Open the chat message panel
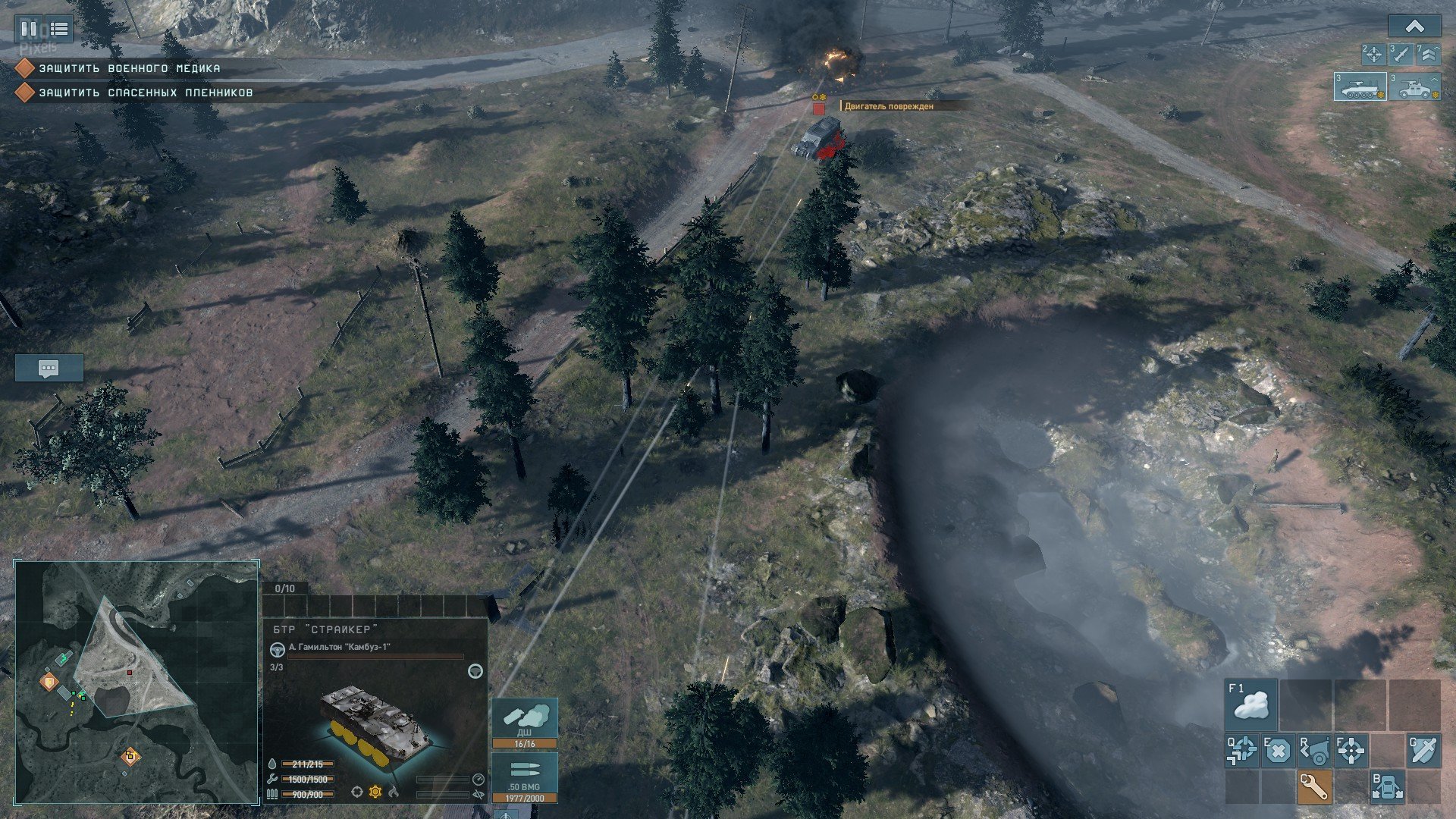Viewport: 1456px width, 819px height. [49, 369]
